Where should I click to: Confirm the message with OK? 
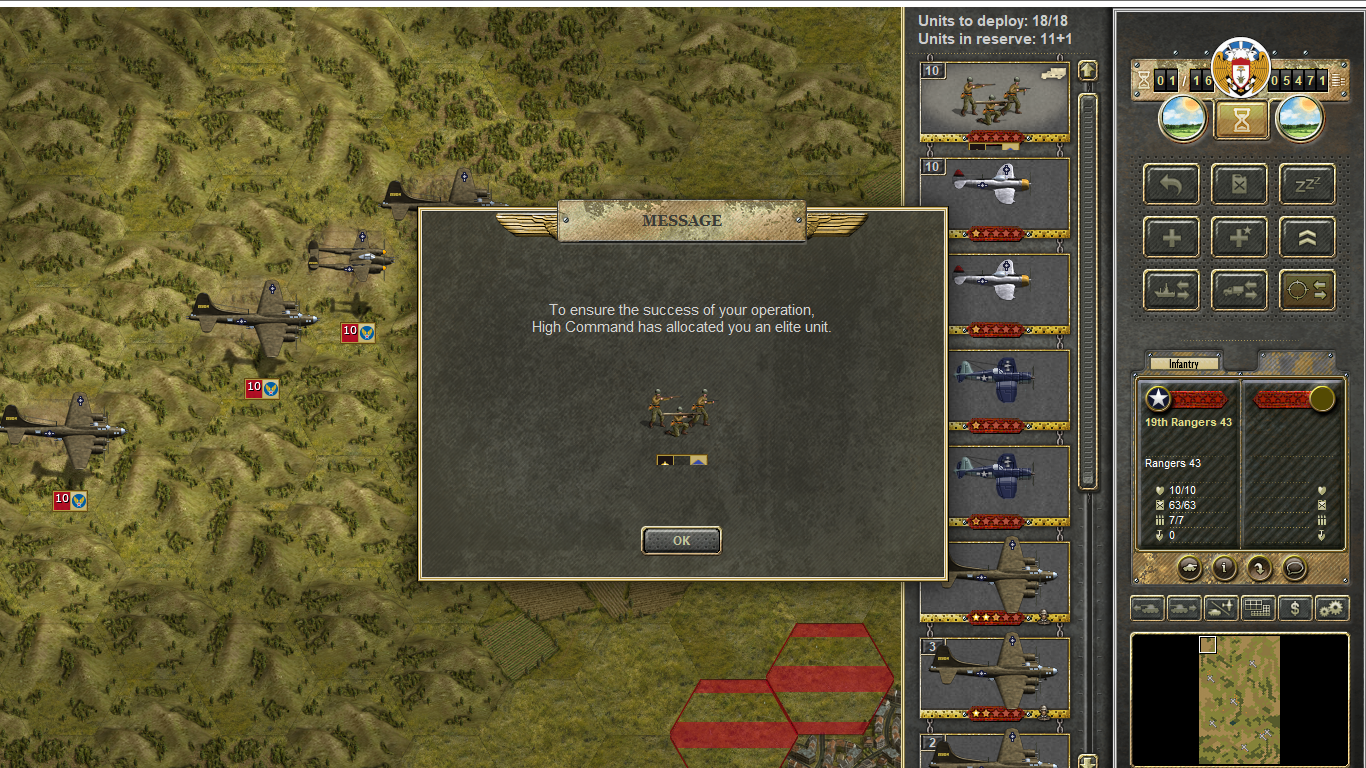point(681,540)
